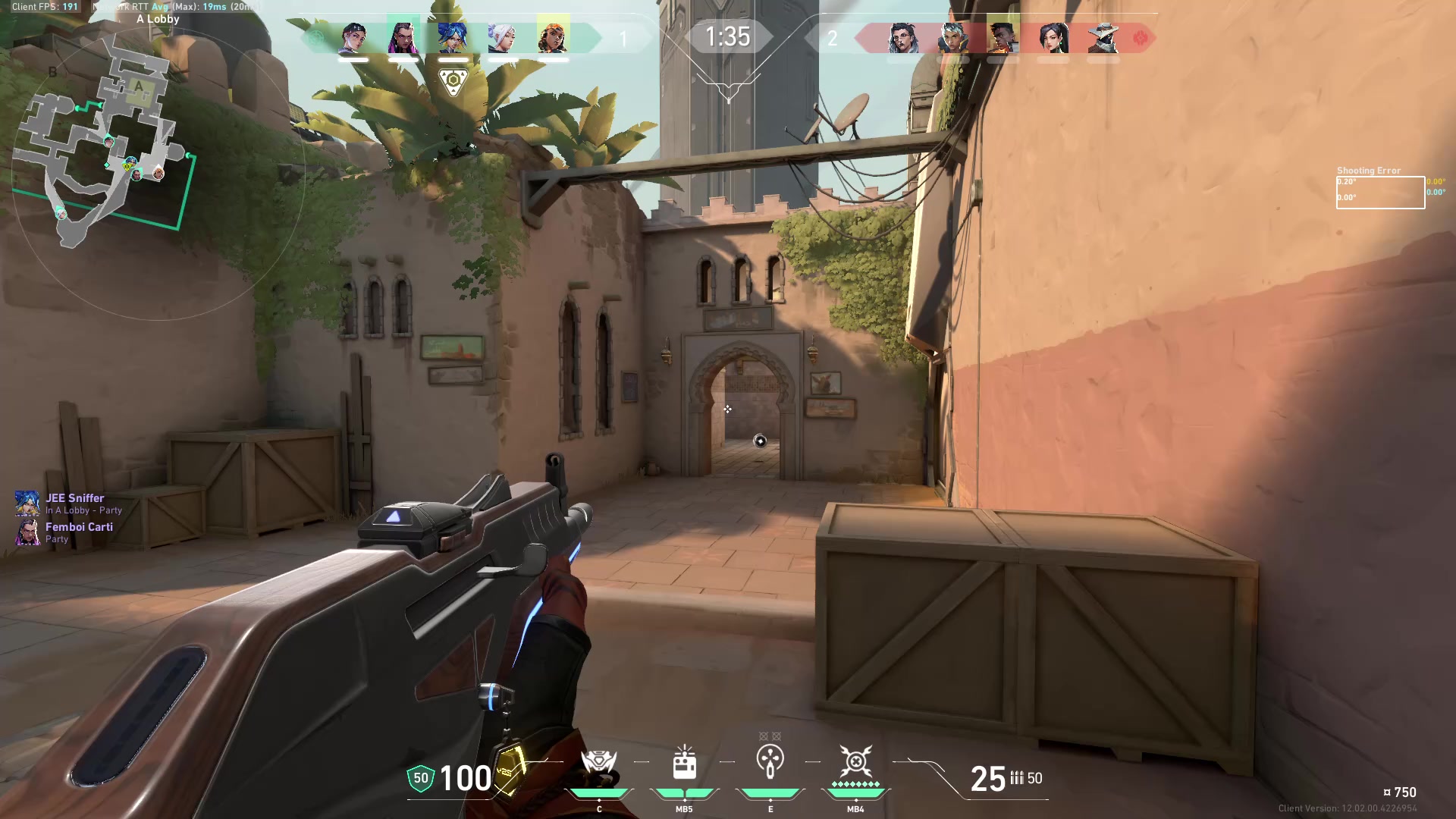Screen dimensions: 1456x819
Task: Click the round timer showing 1:35
Action: click(x=727, y=37)
